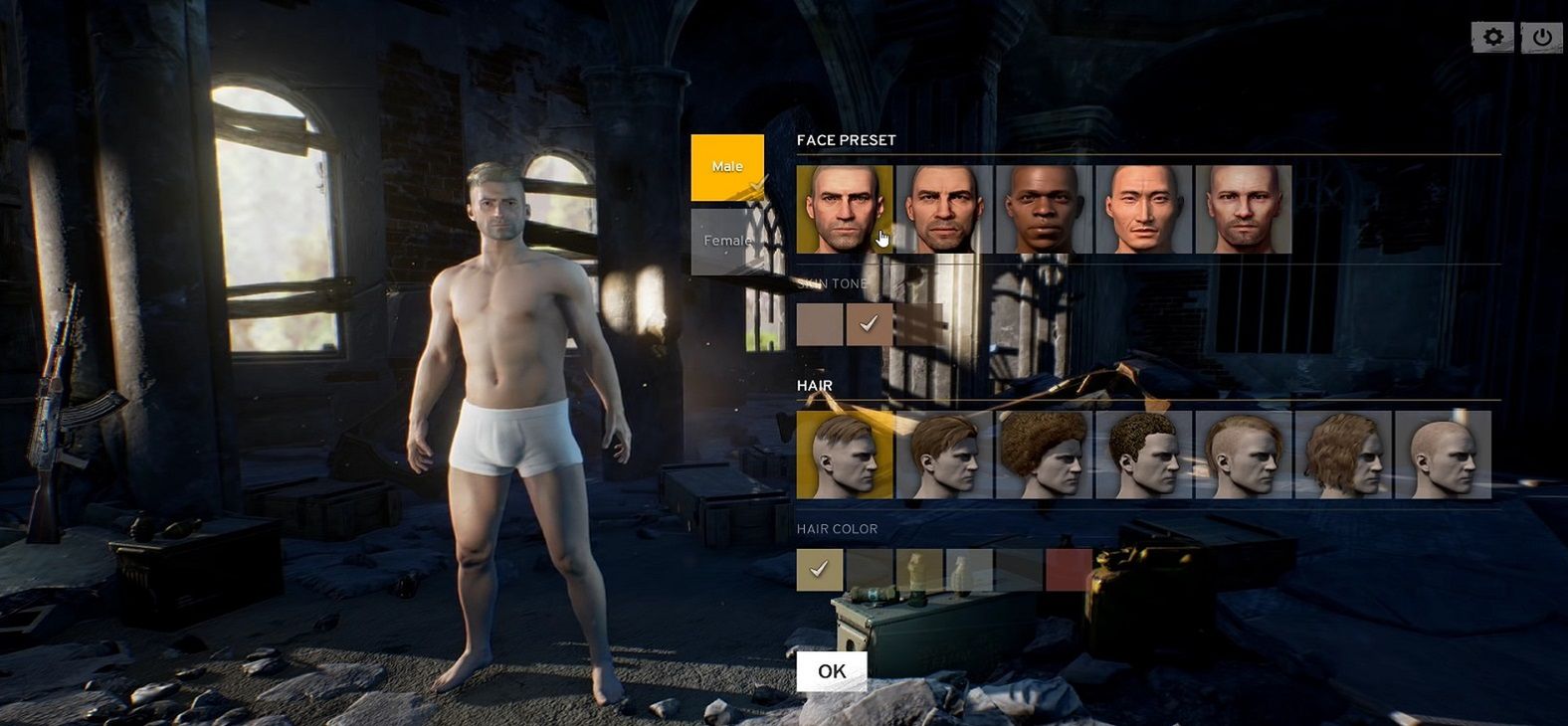
Task: Pick the darkest skin tone swatch
Action: pos(918,324)
